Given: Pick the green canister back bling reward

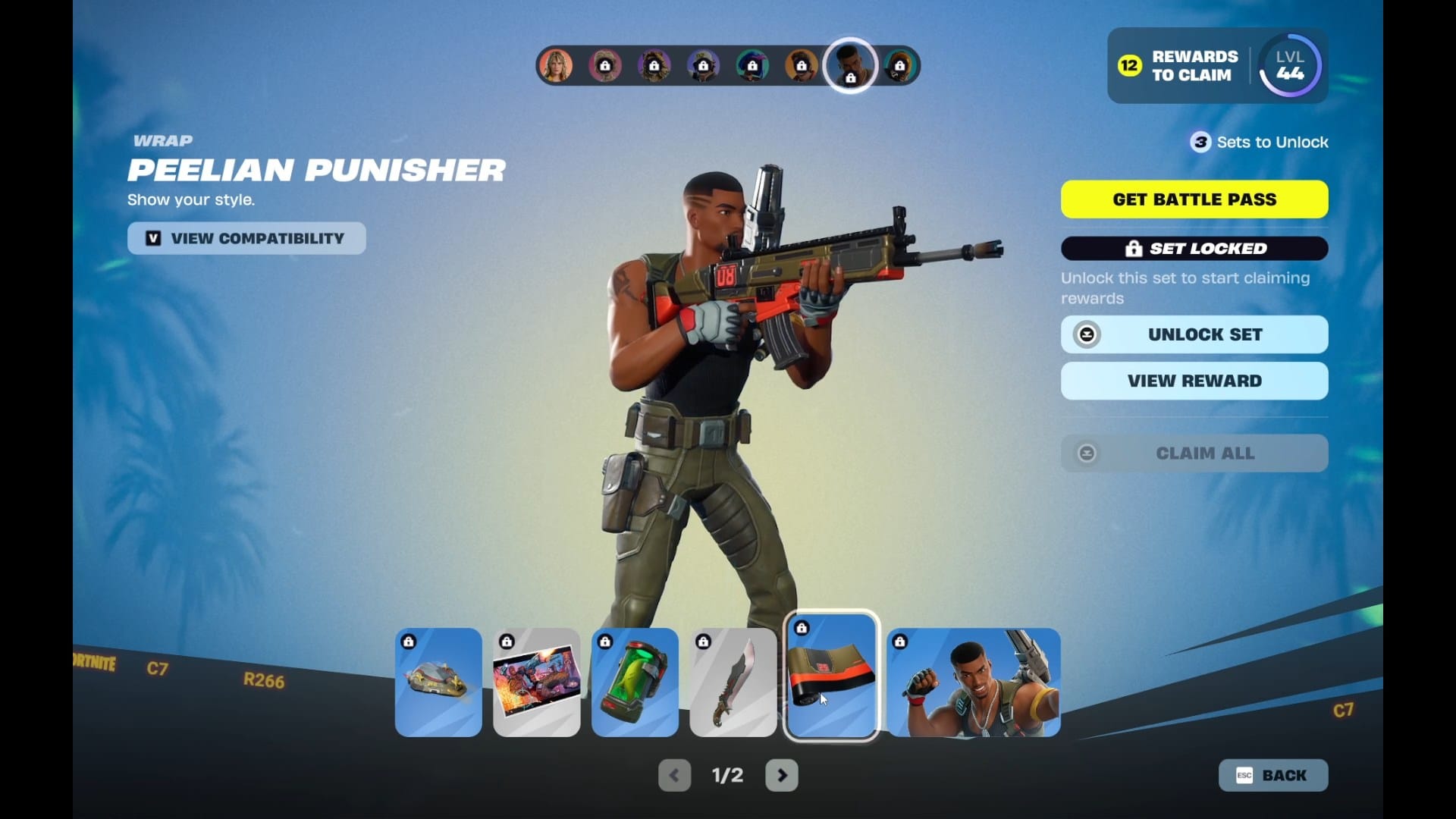Looking at the screenshot, I should (x=635, y=682).
